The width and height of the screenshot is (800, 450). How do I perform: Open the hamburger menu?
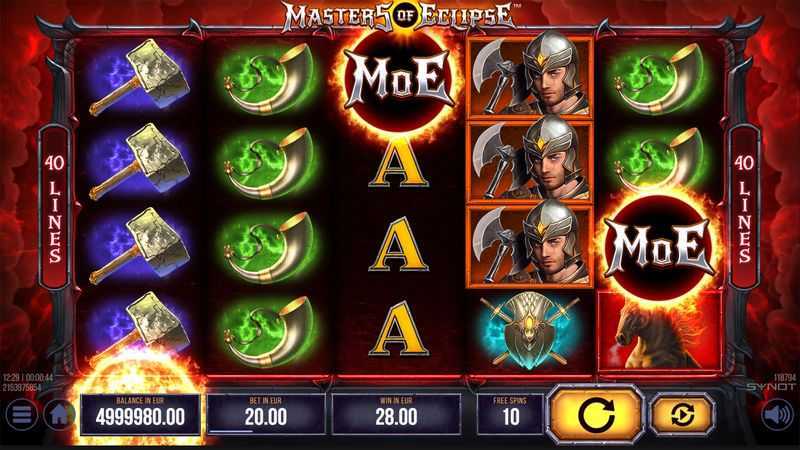(19, 414)
